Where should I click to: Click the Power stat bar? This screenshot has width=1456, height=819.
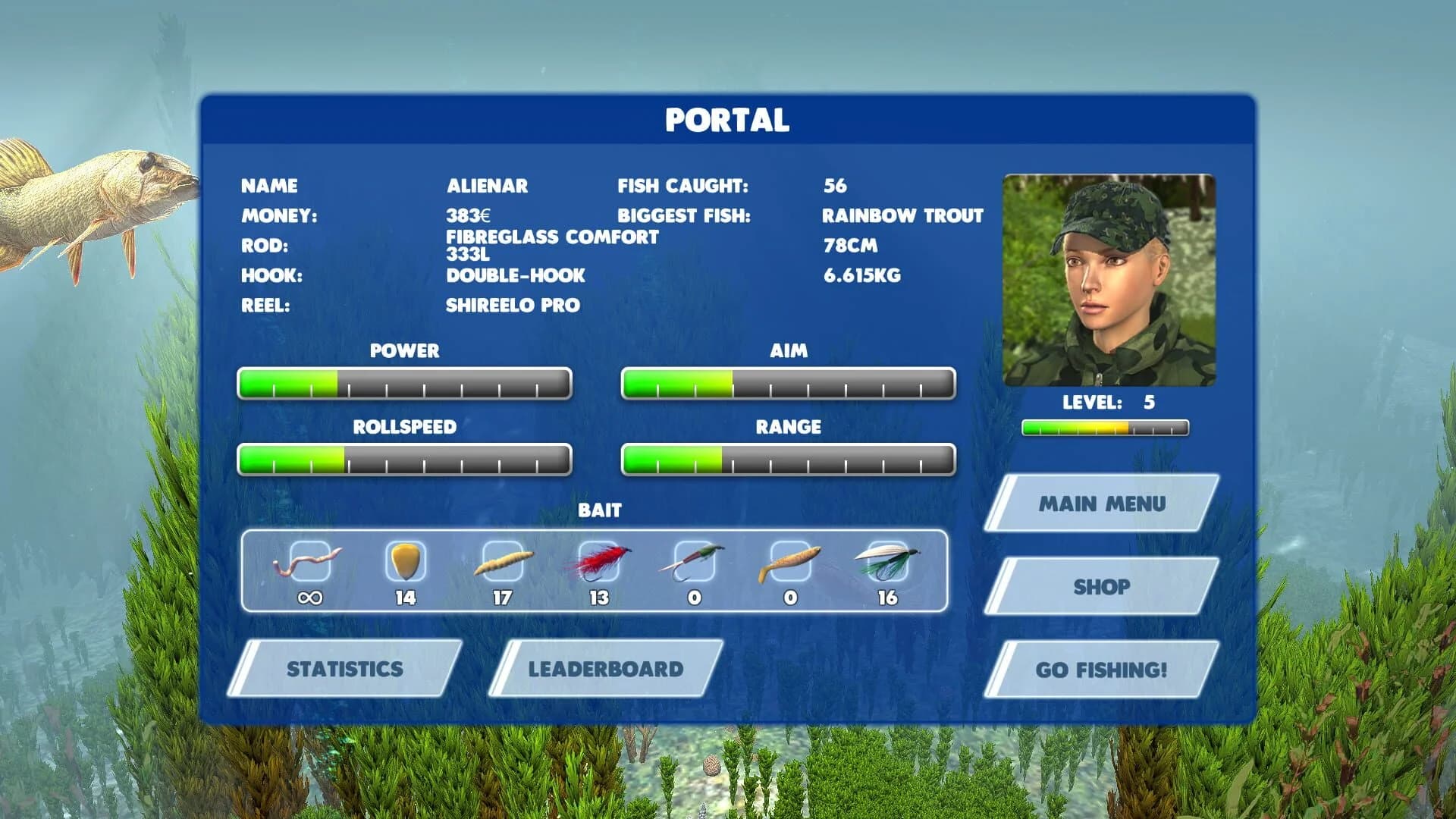(x=404, y=383)
